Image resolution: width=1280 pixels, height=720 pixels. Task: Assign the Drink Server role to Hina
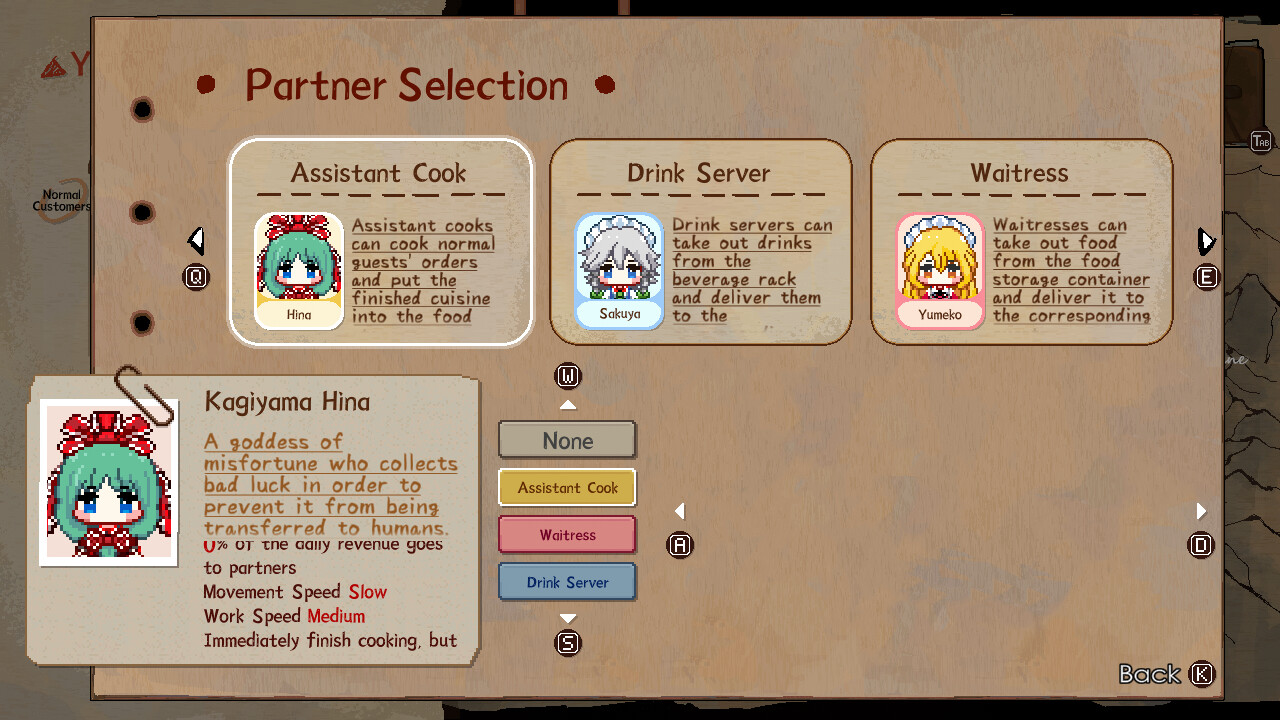[567, 581]
